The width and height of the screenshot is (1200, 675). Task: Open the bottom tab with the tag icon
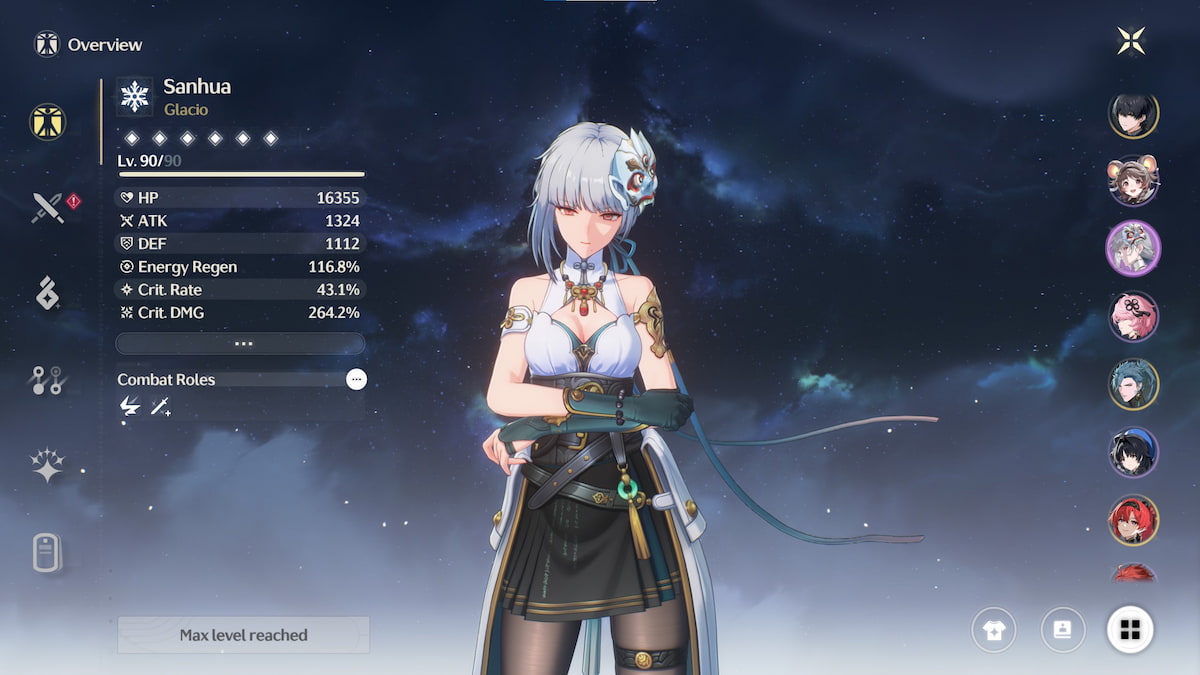(x=48, y=552)
